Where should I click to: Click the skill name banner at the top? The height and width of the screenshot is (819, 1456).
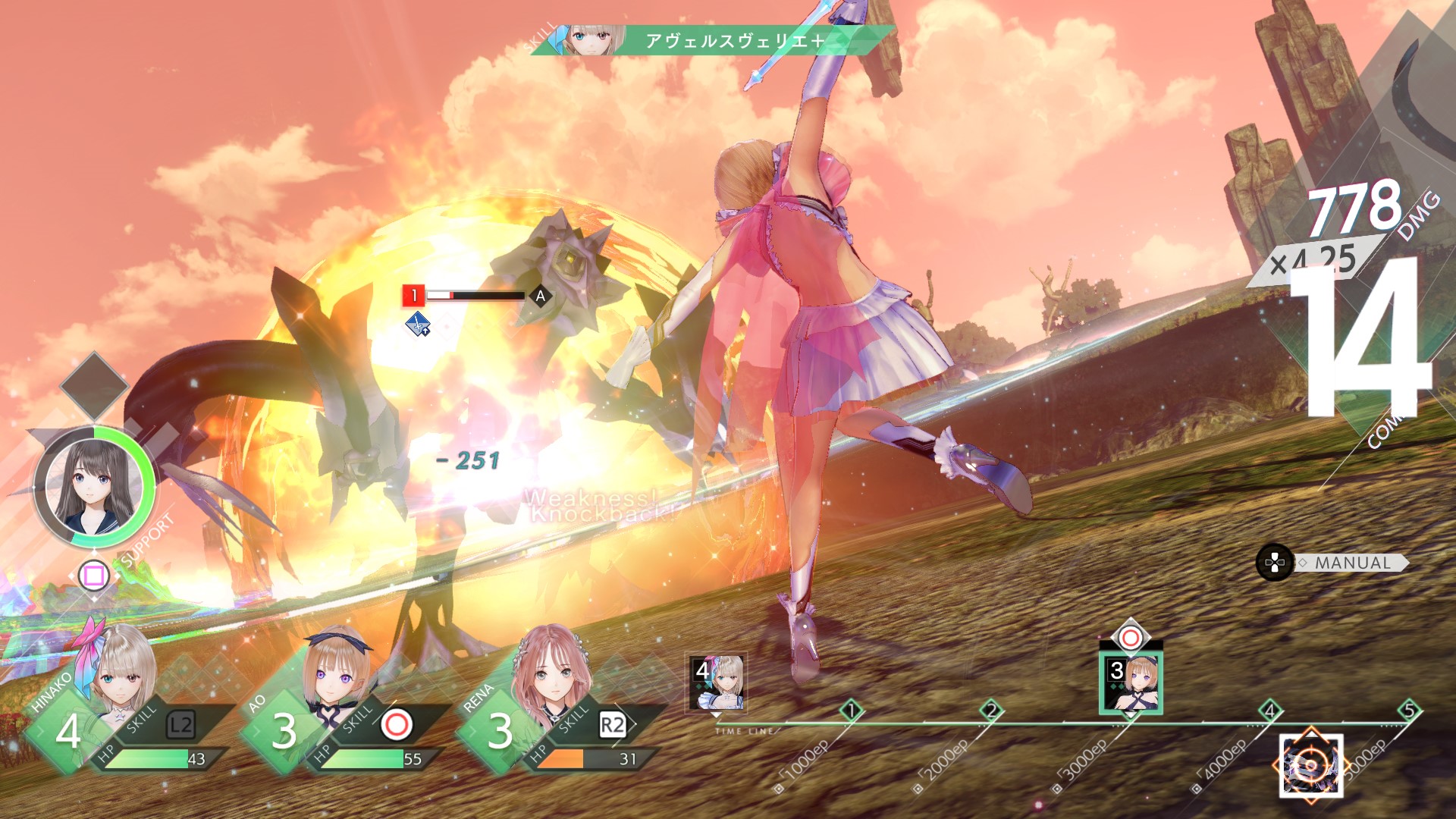tap(732, 40)
